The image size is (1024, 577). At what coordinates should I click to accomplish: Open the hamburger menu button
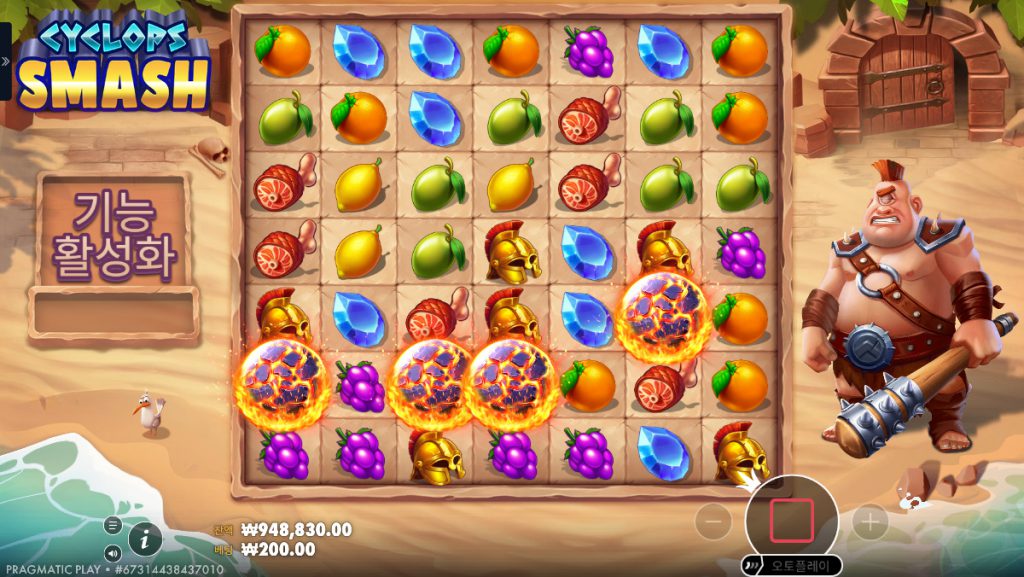pyautogui.click(x=112, y=525)
